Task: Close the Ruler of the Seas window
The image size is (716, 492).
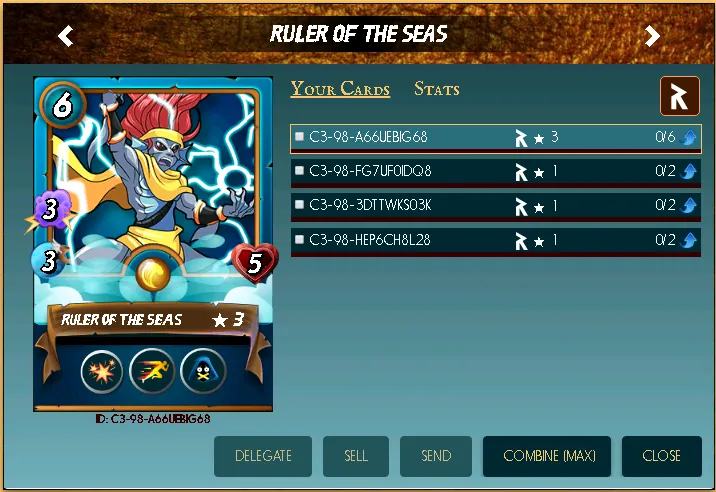Action: (661, 456)
